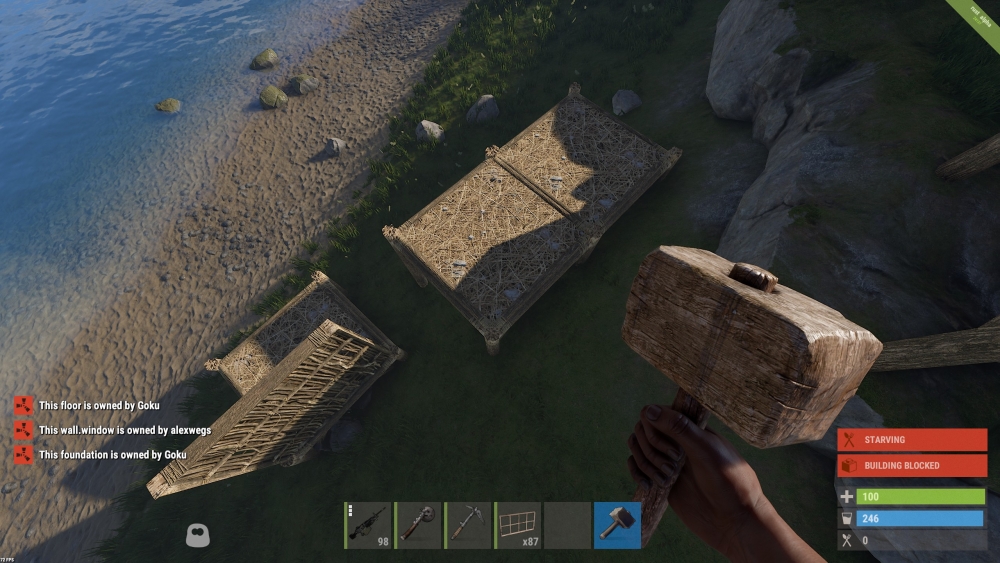Select the pickaxe hotbar slot
The image size is (1000, 563).
click(468, 525)
